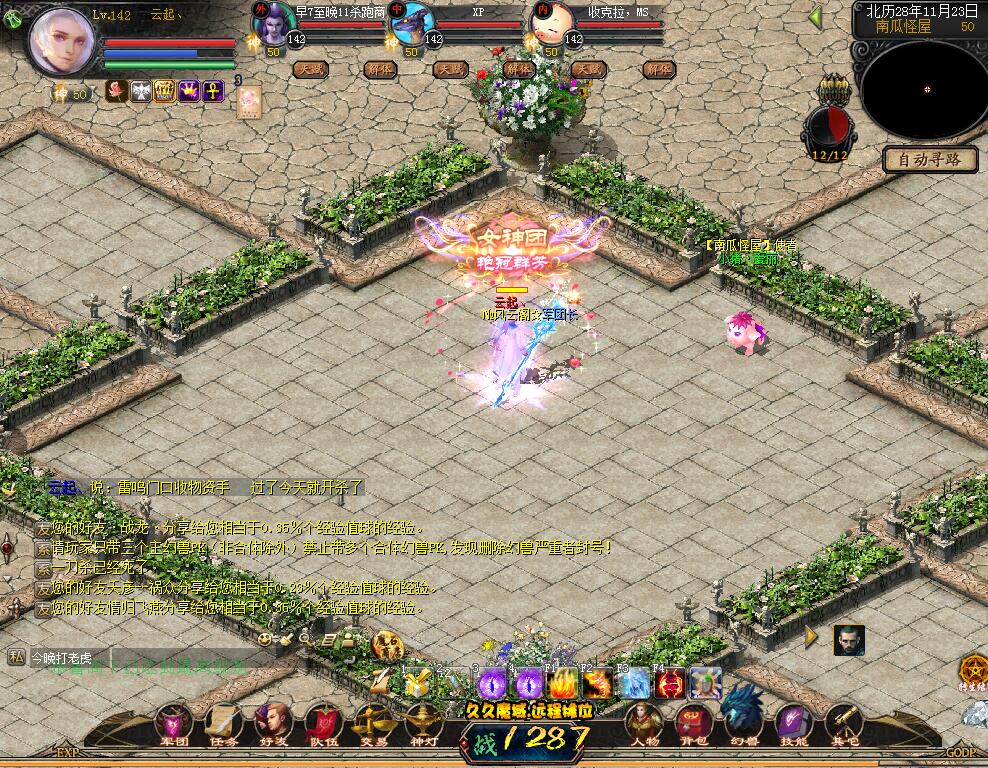Click the black circular minimap
The height and width of the screenshot is (768, 988).
(x=925, y=90)
